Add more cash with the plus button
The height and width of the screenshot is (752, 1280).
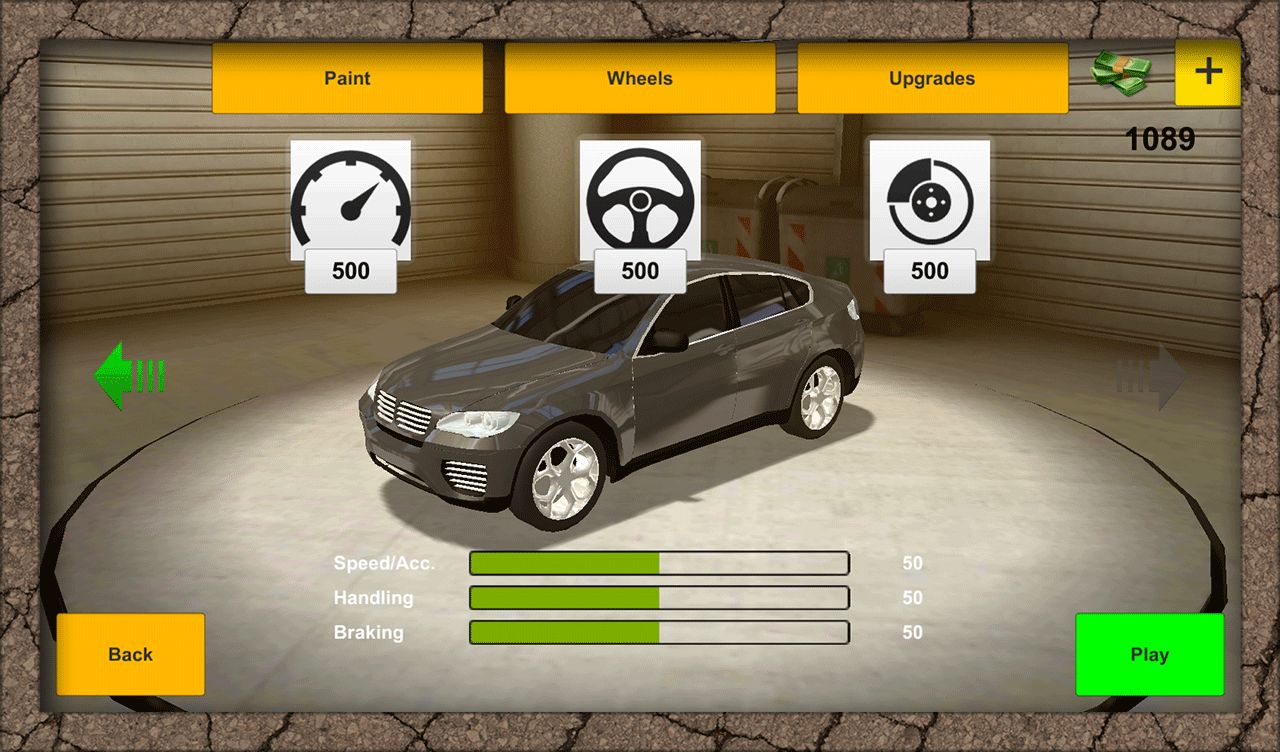1208,72
